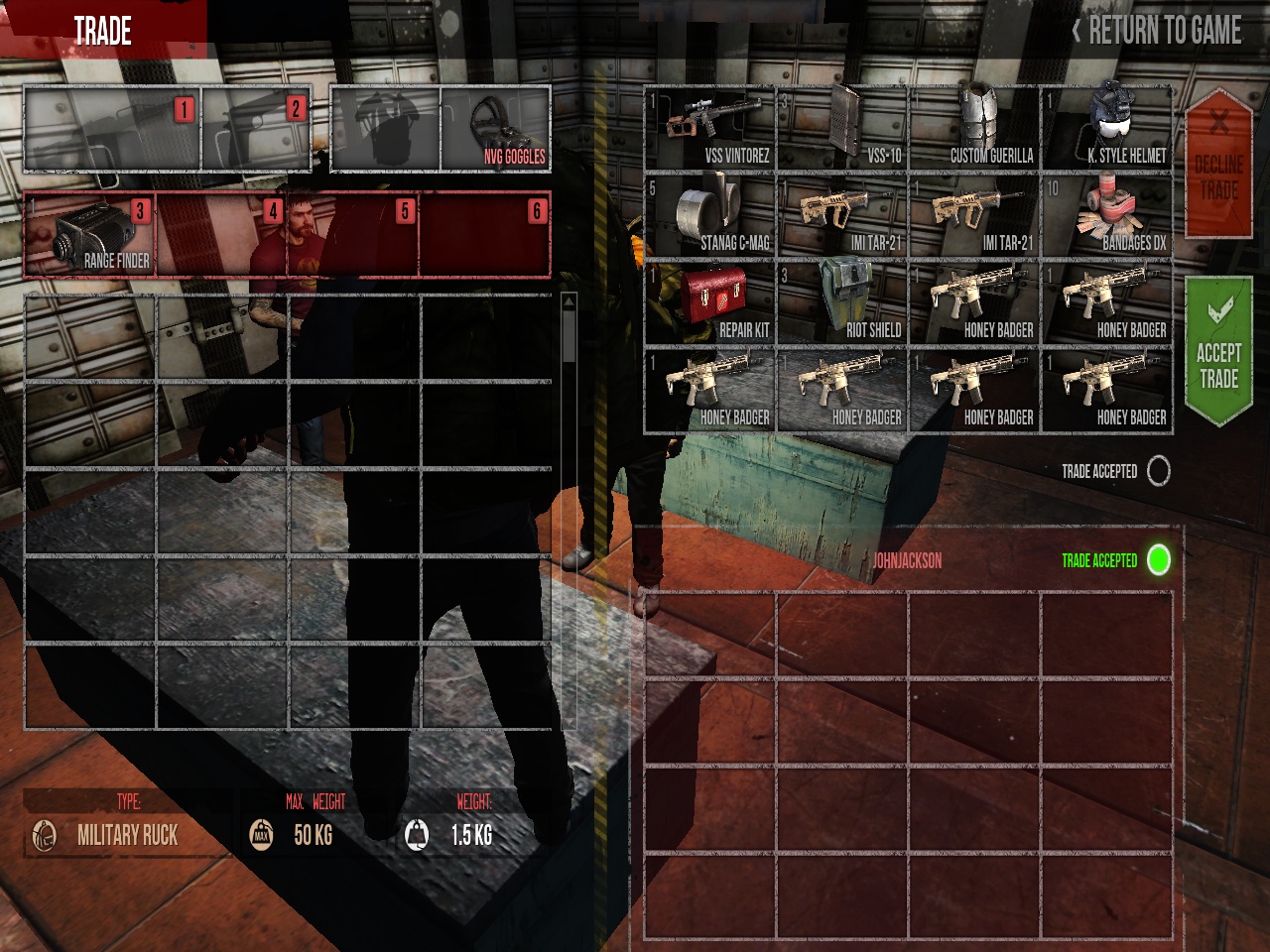The image size is (1270, 952).
Task: Select weapon slot number 1
Action: pyautogui.click(x=111, y=129)
